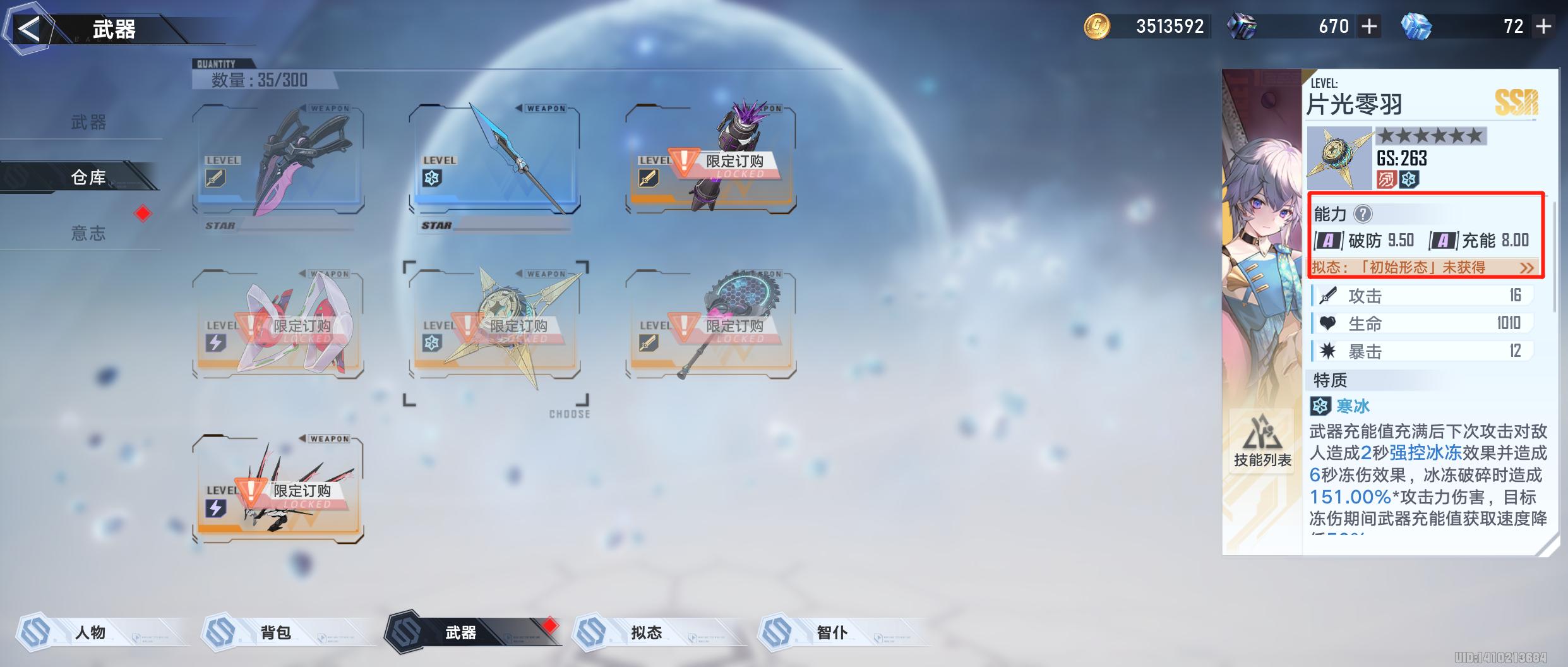This screenshot has height=667, width=1568.
Task: Select the black-red spiked blades weapon card
Action: pos(278,490)
